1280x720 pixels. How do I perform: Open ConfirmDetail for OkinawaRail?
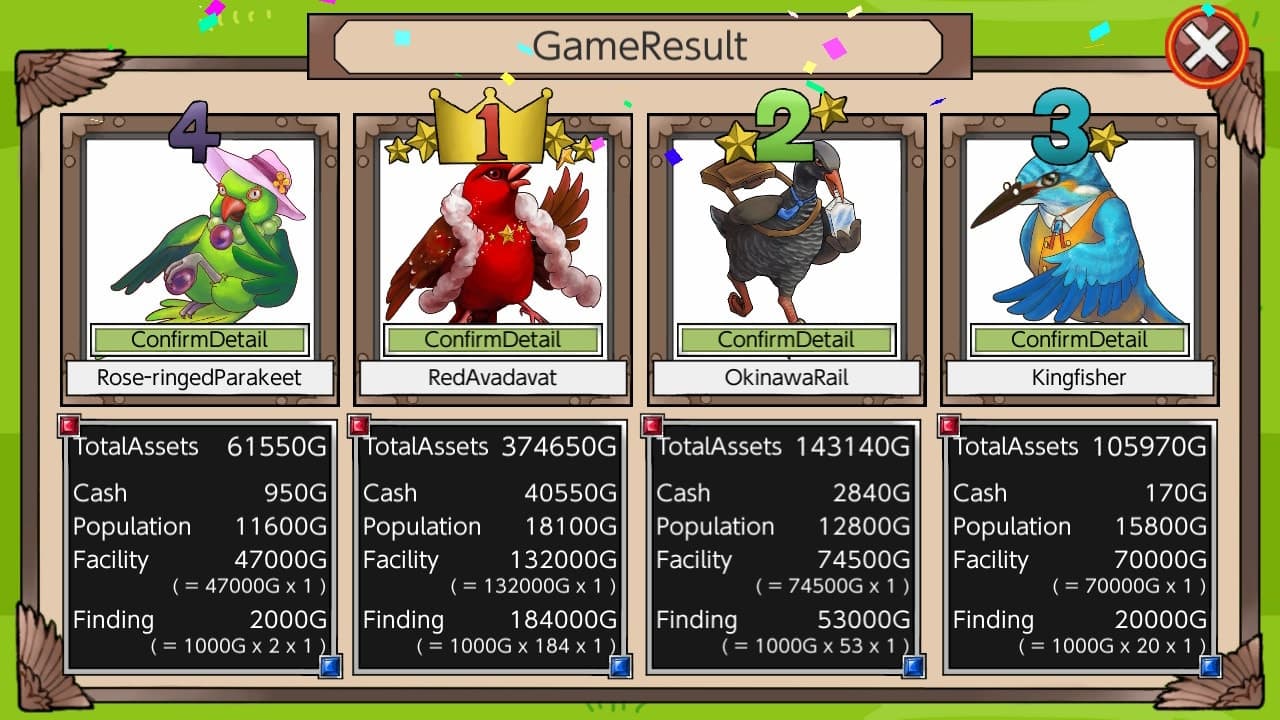[784, 340]
